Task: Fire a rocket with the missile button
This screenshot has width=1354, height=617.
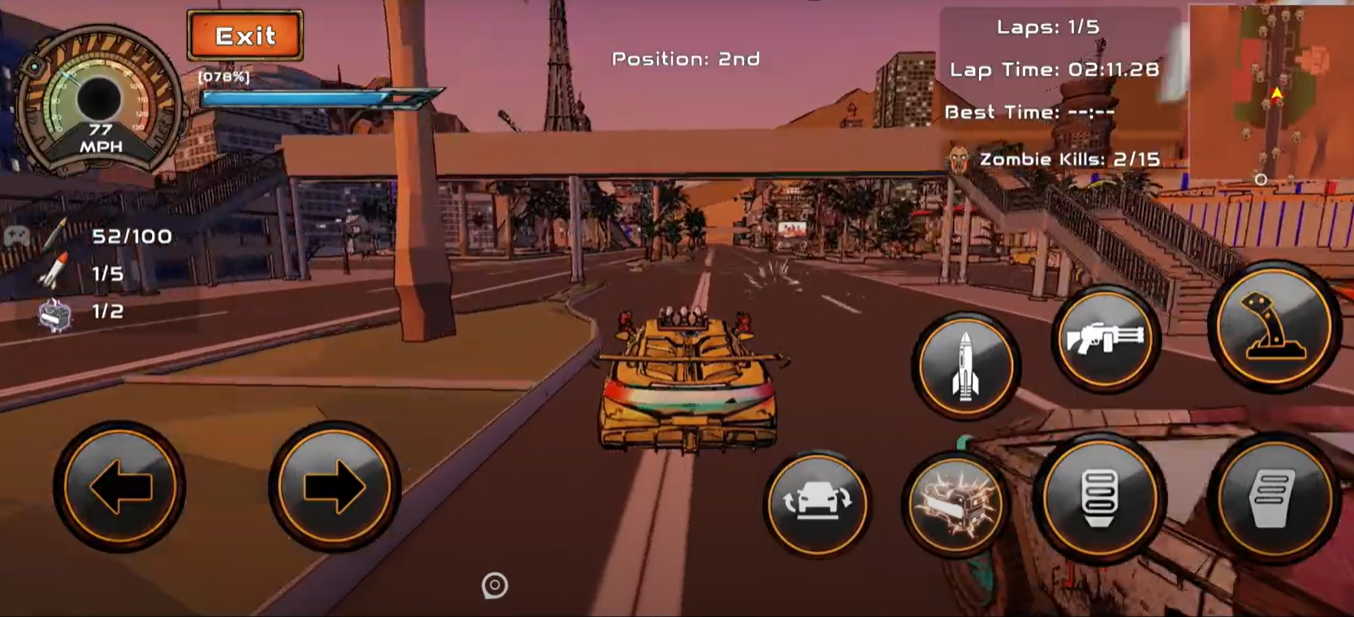Action: point(965,366)
